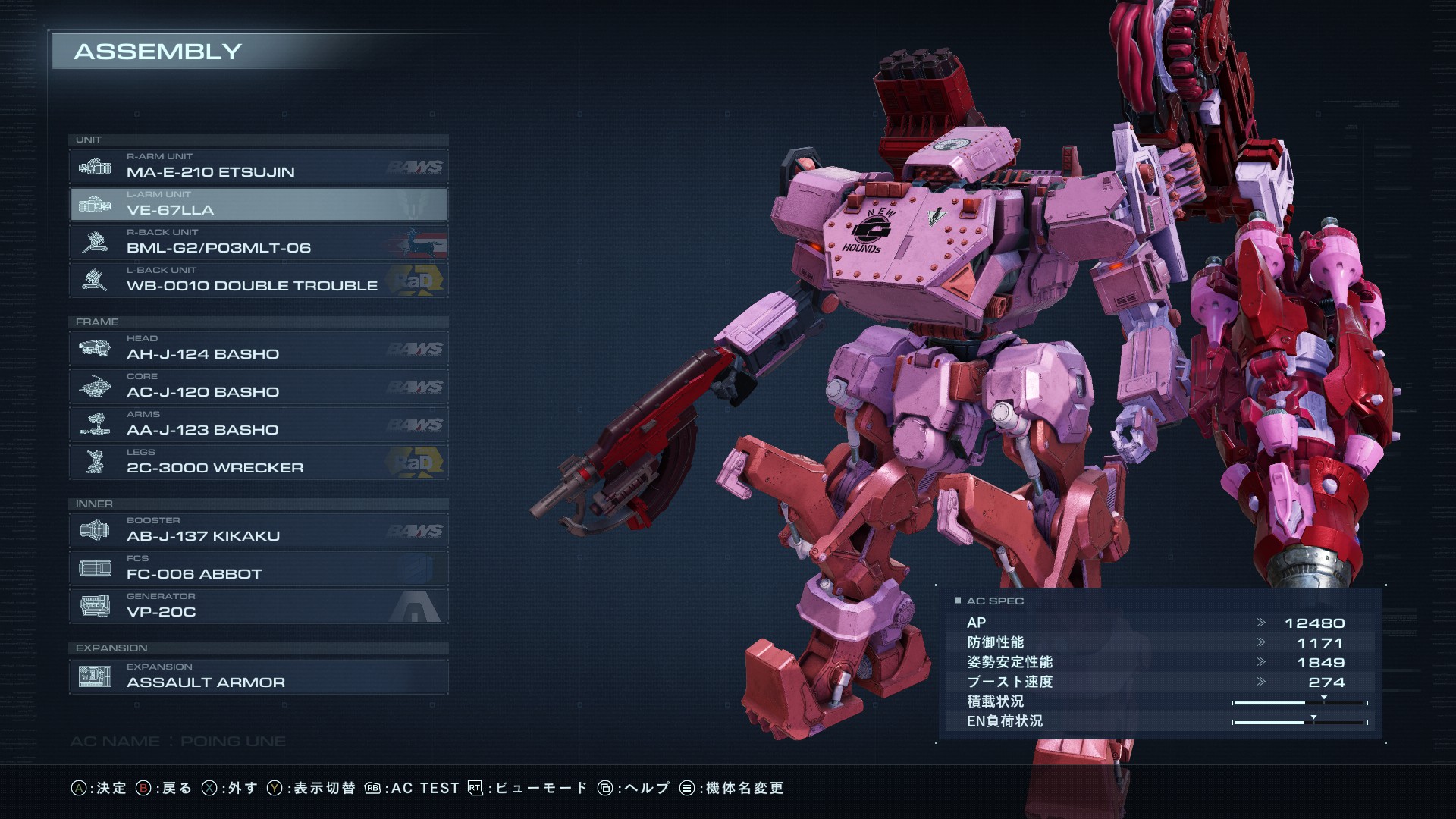The width and height of the screenshot is (1456, 819).
Task: Open the FCS slot FC-006 ABBOT
Action: tap(259, 569)
